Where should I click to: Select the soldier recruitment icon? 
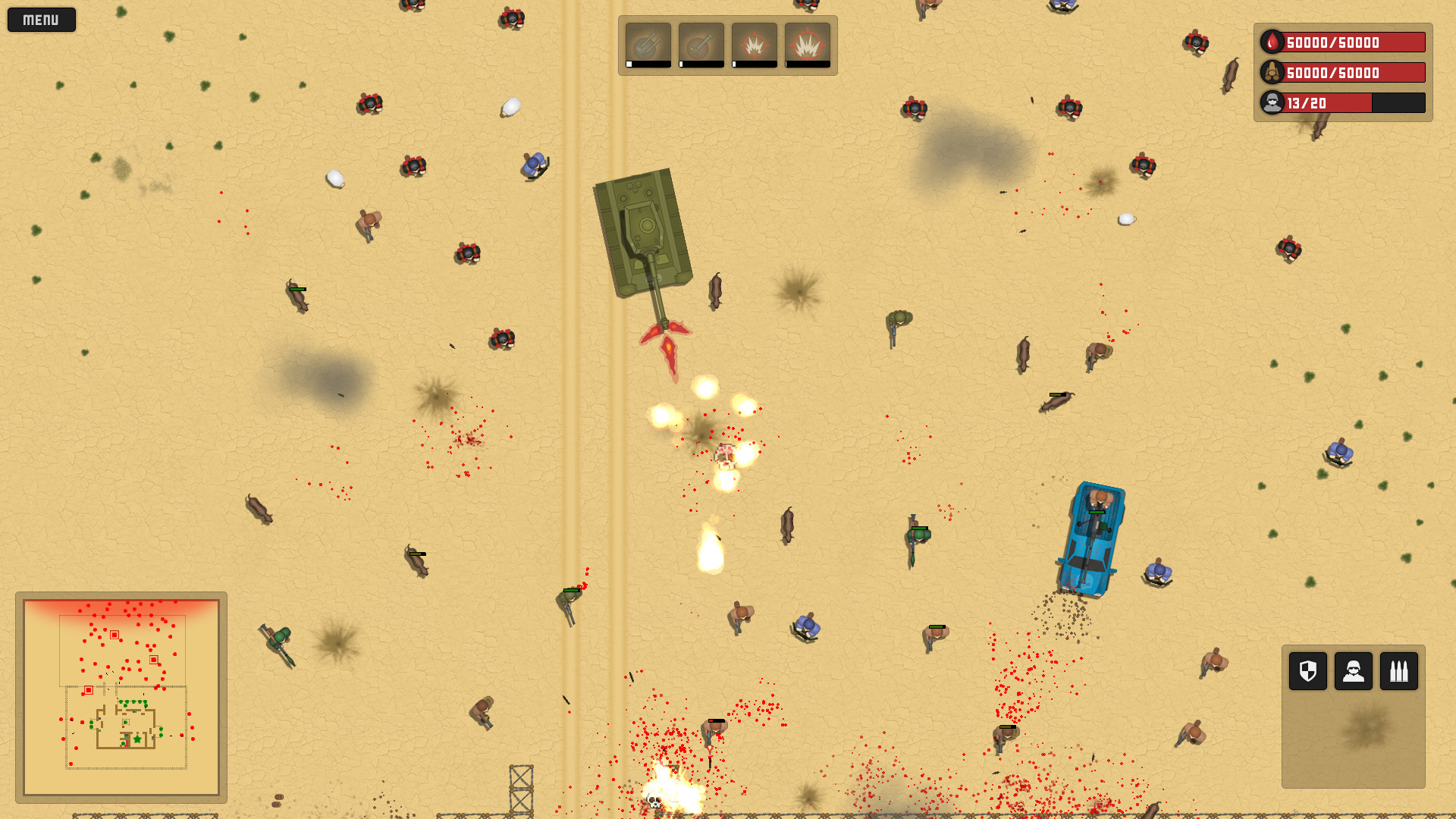[x=1352, y=672]
